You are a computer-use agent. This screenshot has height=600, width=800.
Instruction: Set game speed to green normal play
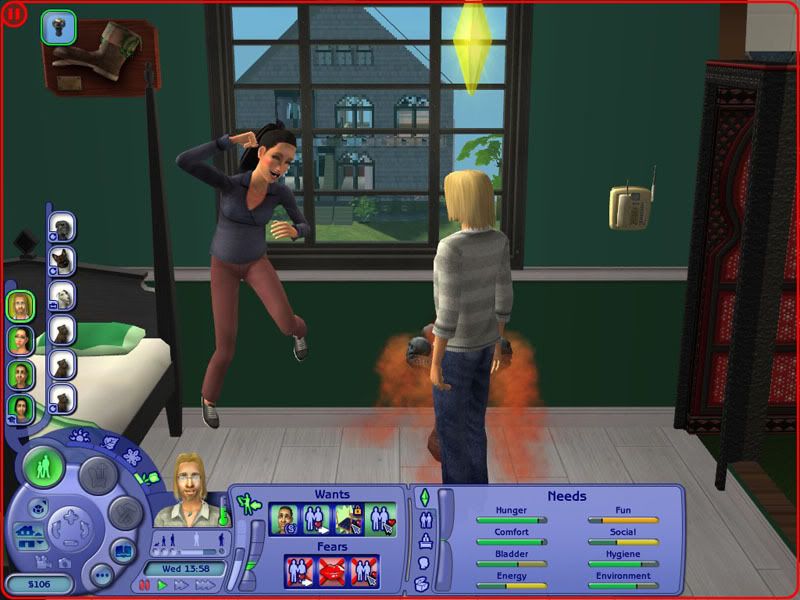[x=161, y=584]
